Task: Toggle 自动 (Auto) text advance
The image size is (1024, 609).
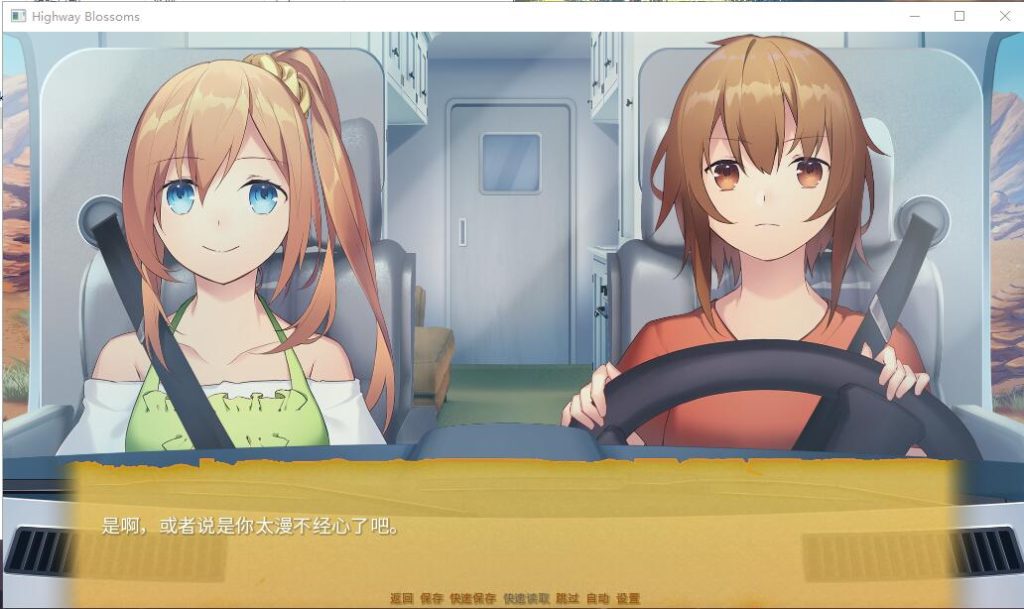Action: [597, 598]
